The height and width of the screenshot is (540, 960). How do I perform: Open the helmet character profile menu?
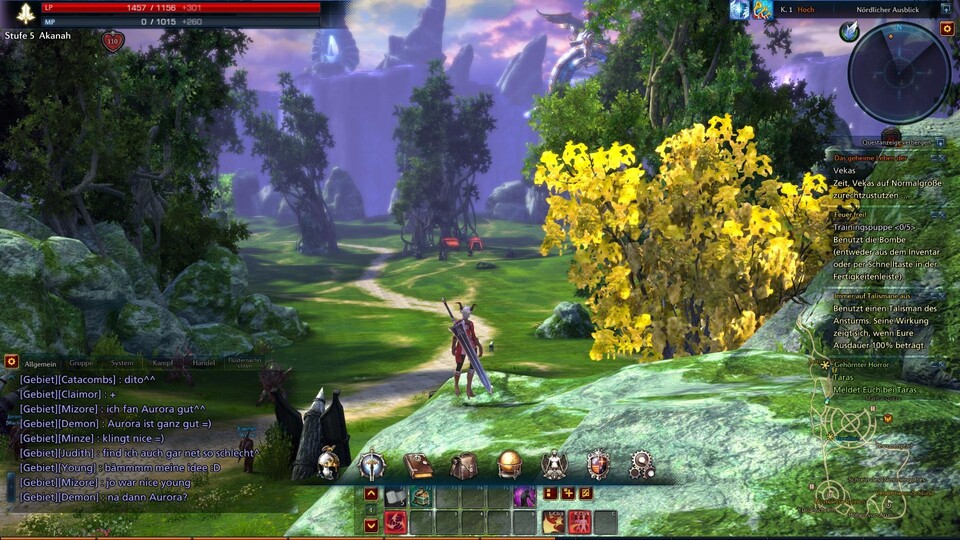pos(329,464)
